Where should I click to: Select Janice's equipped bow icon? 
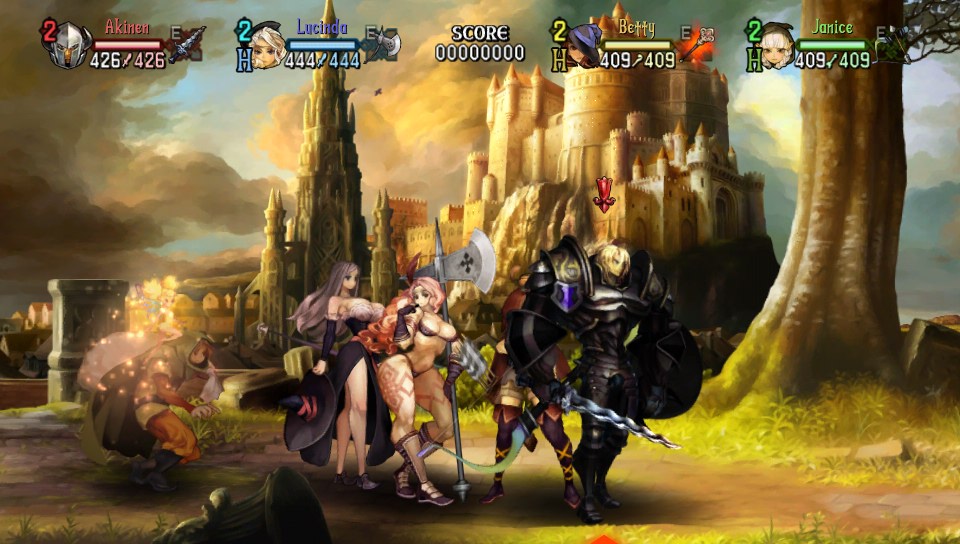coord(892,44)
